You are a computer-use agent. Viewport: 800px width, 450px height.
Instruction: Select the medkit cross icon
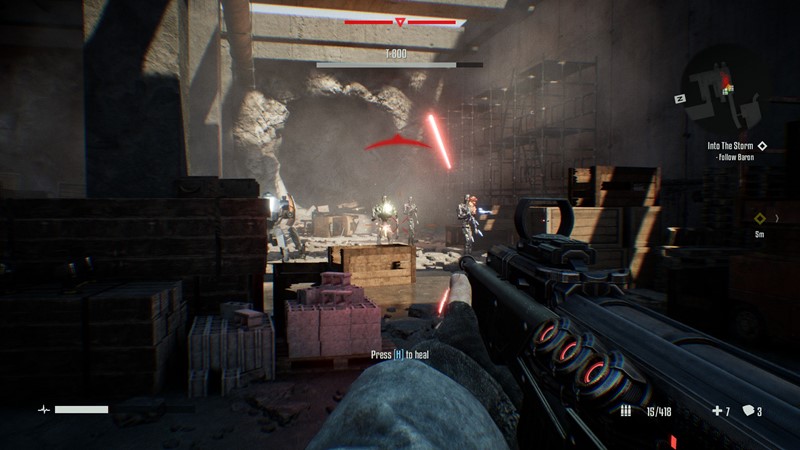[x=716, y=411]
